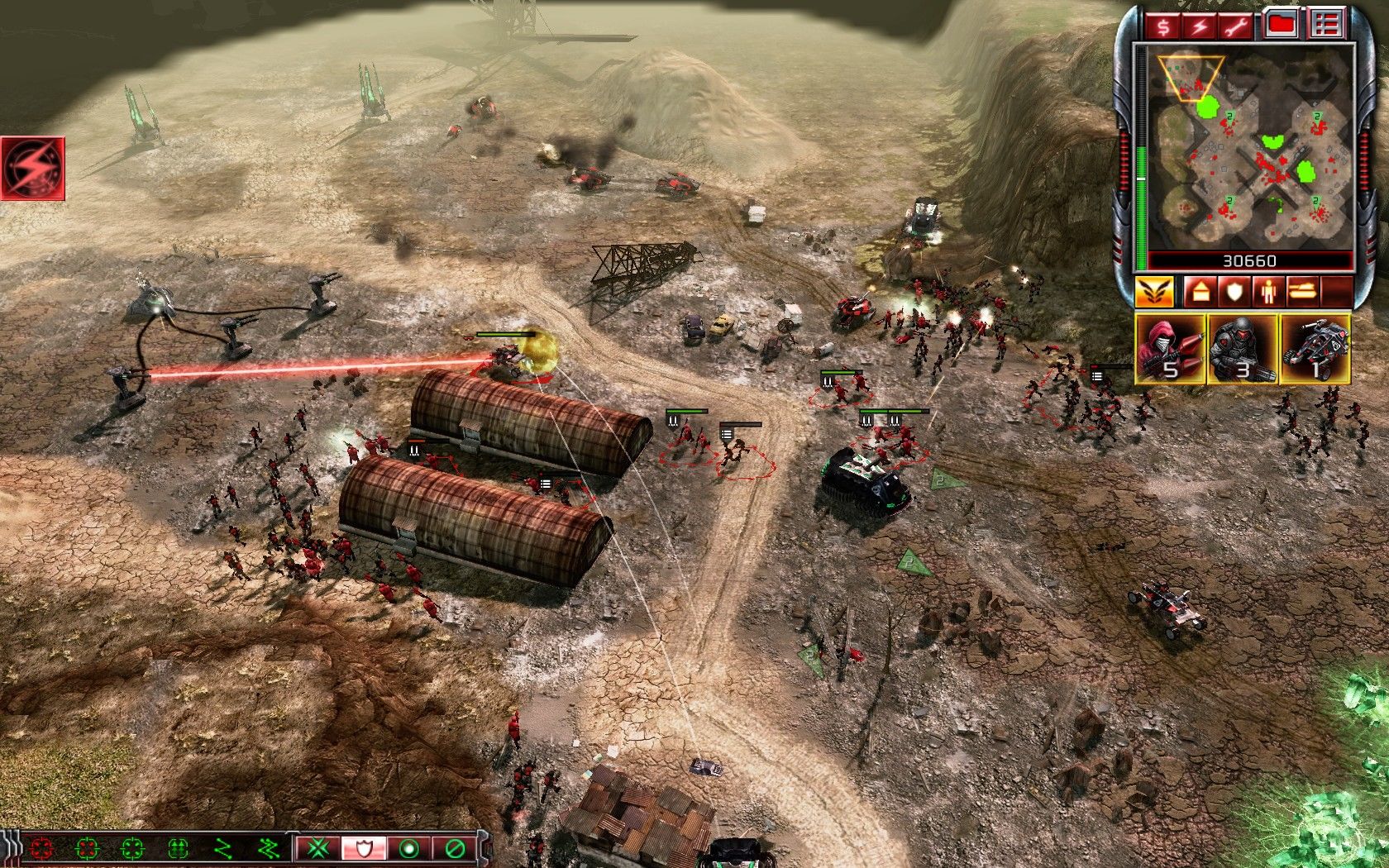Set the aggressive crossed-arrows stance
The width and height of the screenshot is (1389, 868).
[318, 848]
